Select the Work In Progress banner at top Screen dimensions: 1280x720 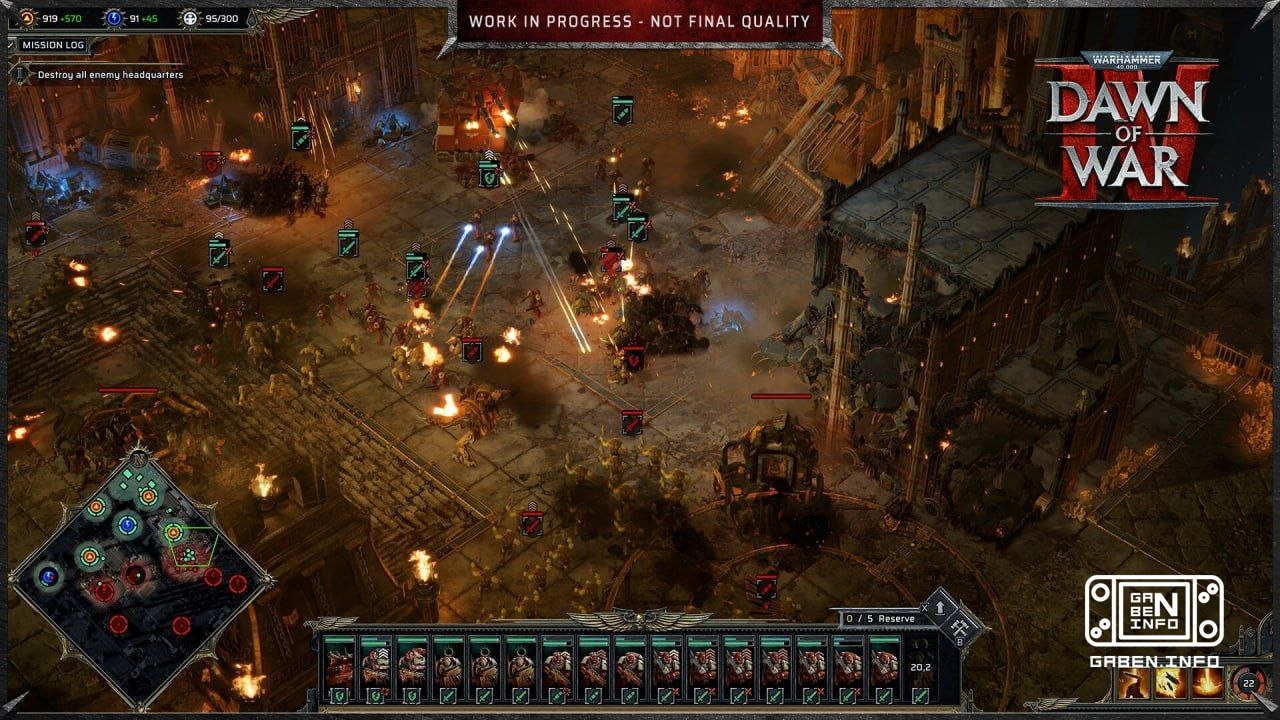click(640, 18)
